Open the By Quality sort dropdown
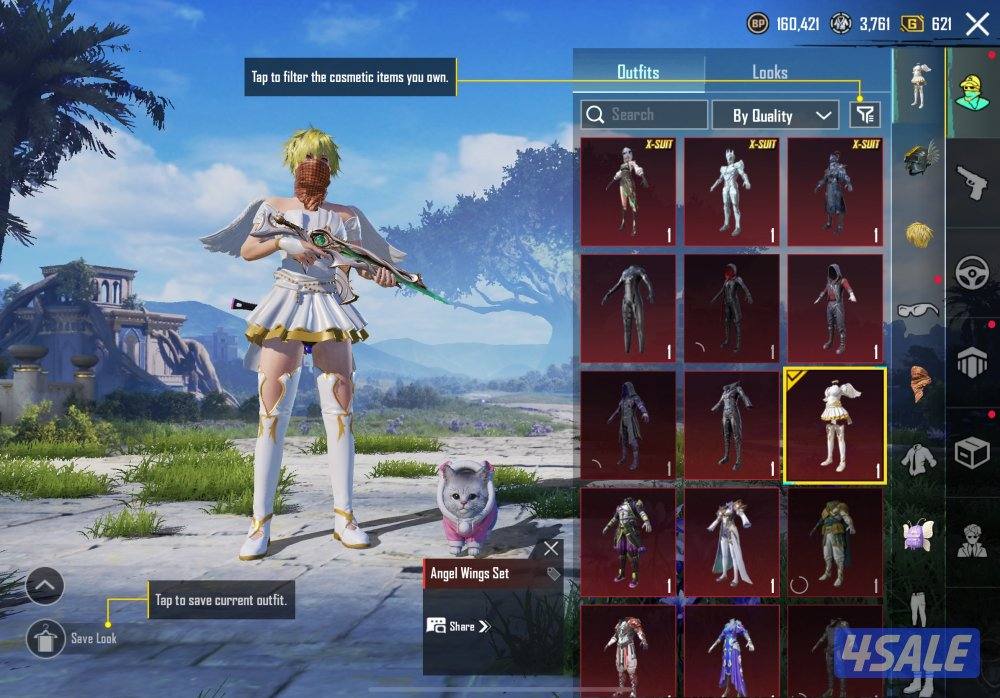Image resolution: width=1000 pixels, height=698 pixels. click(x=775, y=116)
